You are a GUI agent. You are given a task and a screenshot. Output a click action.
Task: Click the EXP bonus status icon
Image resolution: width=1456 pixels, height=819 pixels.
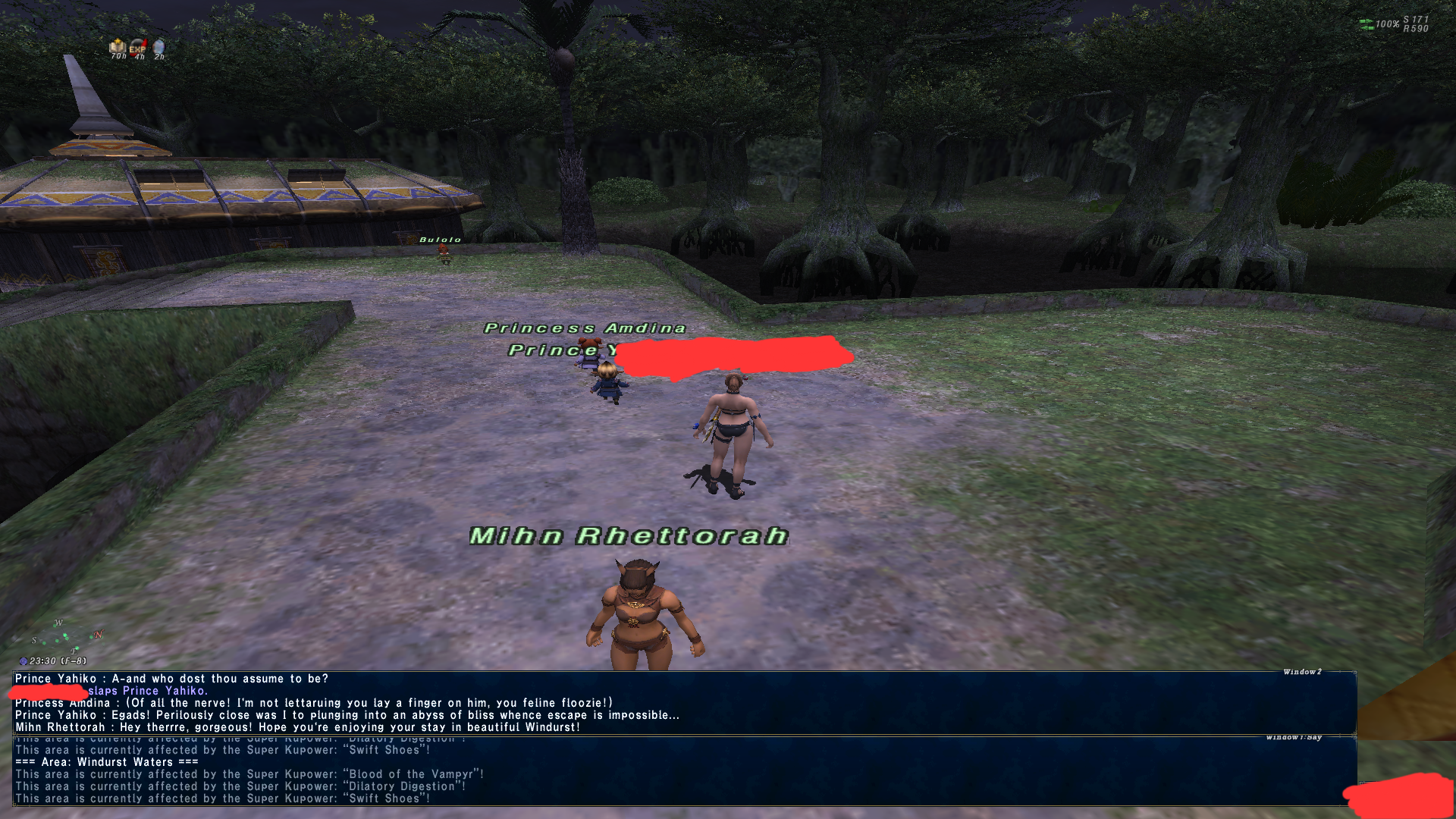pos(137,48)
